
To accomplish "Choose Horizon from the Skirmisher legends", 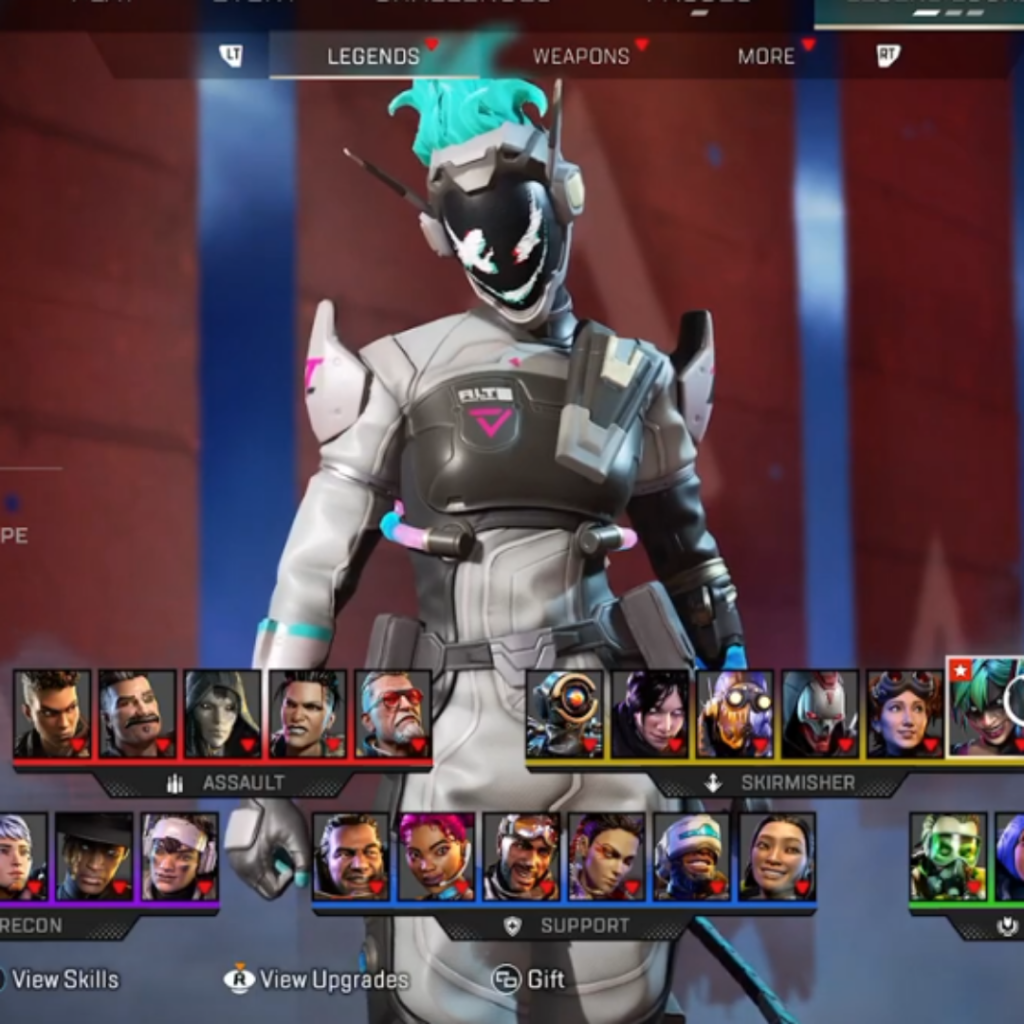I will [905, 713].
